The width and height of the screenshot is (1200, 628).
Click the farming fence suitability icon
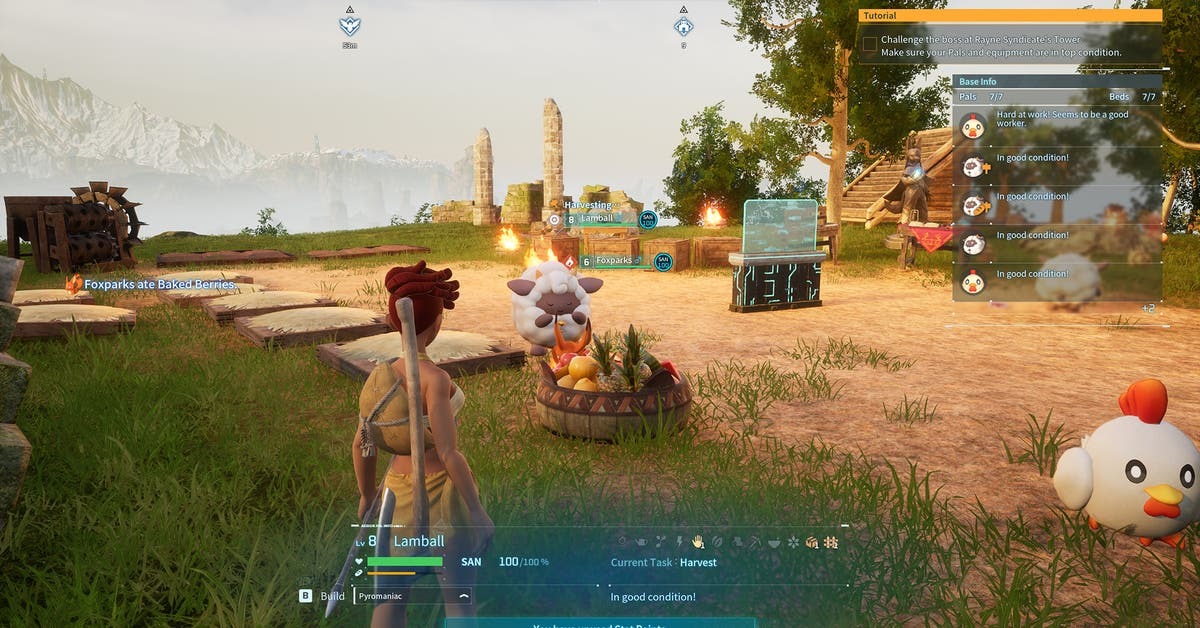(830, 542)
